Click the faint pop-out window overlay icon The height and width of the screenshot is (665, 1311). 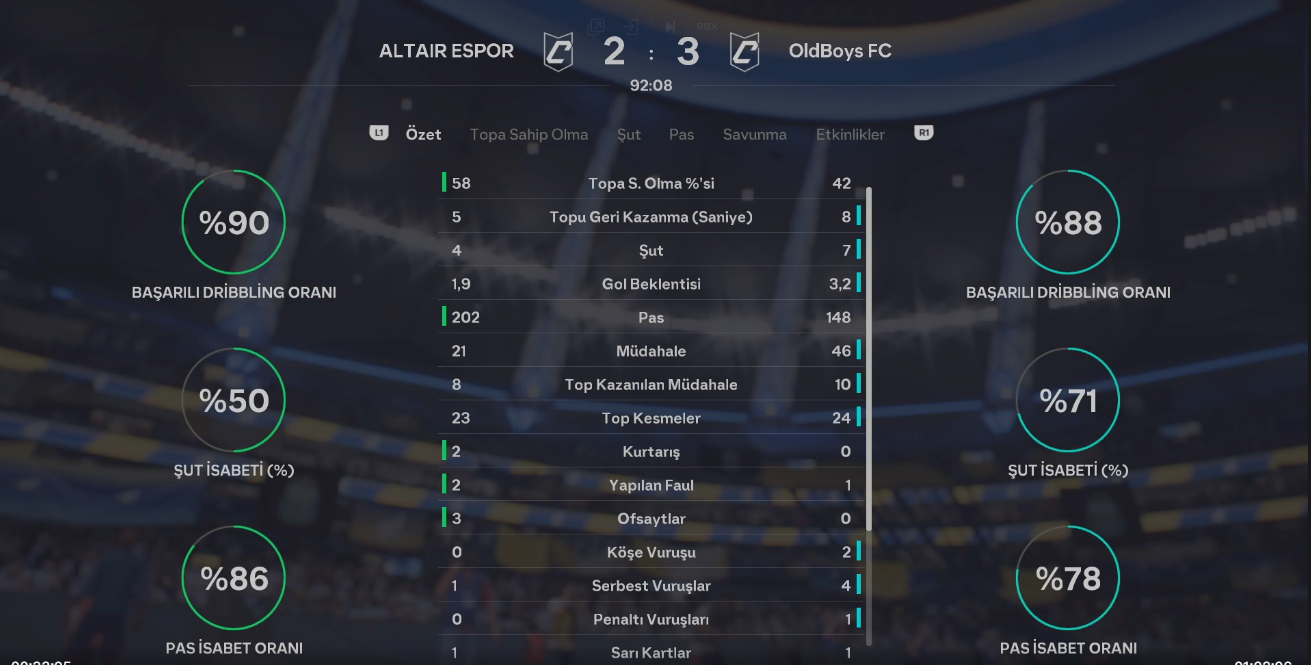point(596,27)
